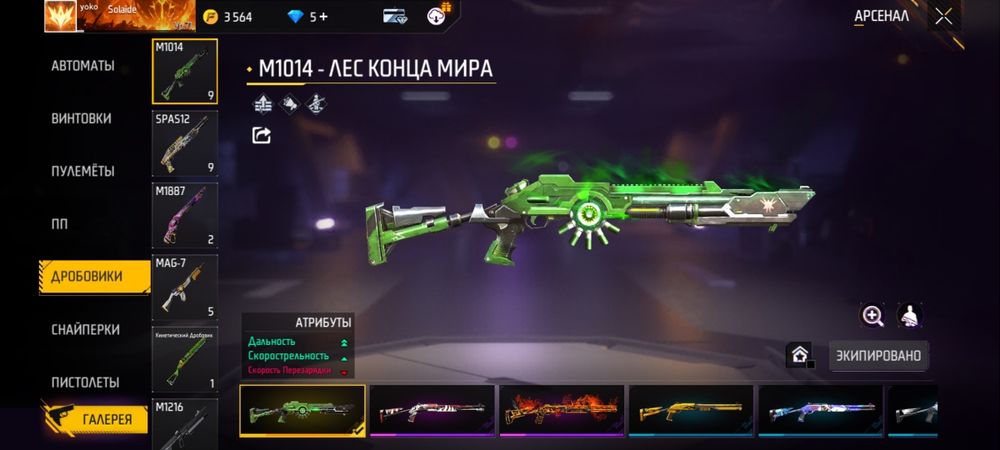Switch to the Автоматы category
The width and height of the screenshot is (1000, 450).
[83, 66]
